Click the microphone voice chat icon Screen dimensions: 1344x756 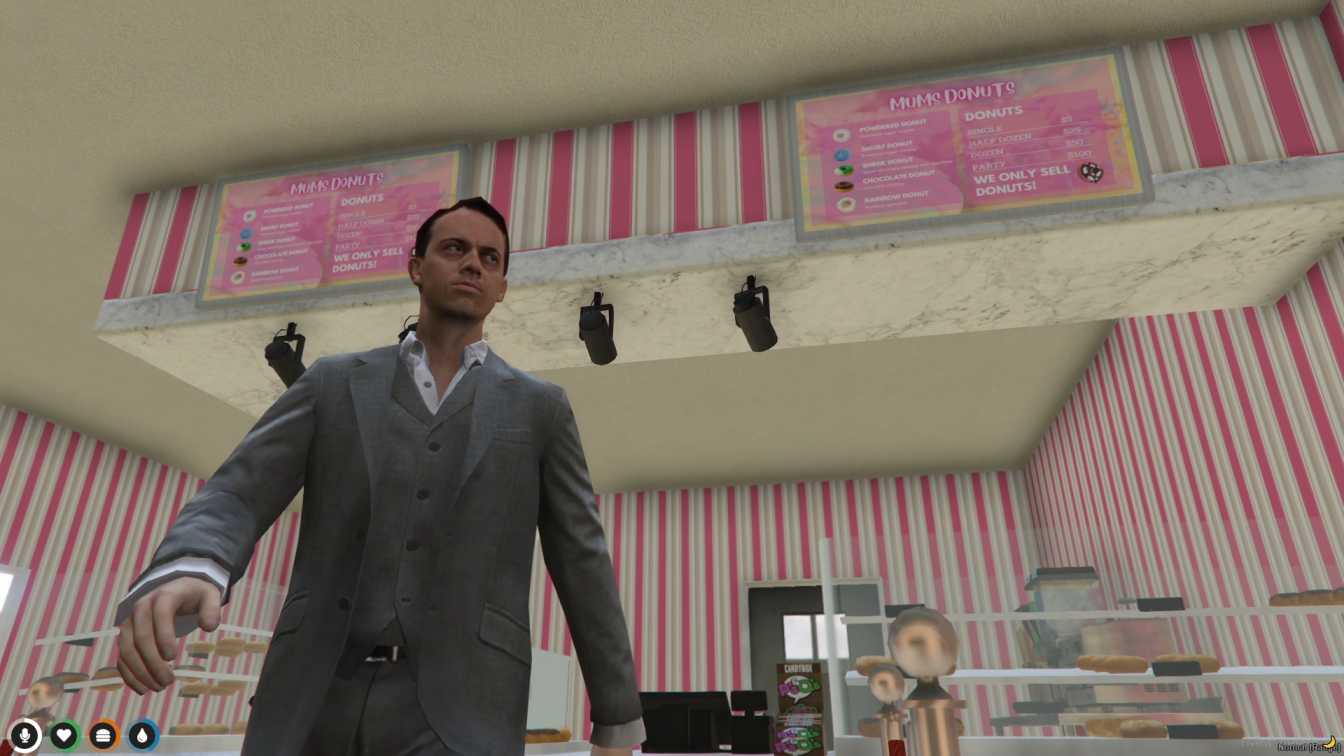click(24, 735)
